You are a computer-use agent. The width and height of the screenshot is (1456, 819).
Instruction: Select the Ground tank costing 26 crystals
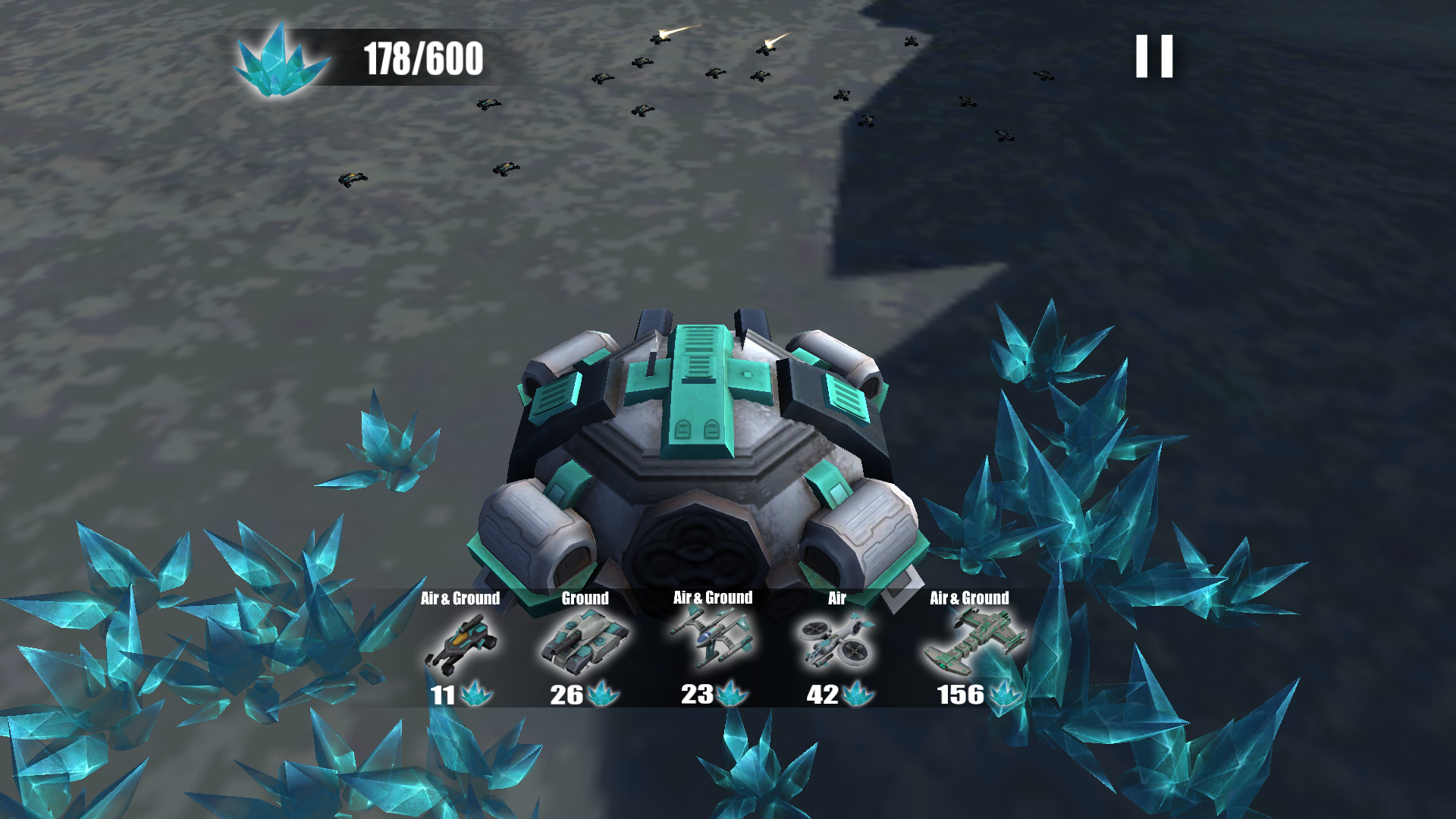(x=585, y=645)
